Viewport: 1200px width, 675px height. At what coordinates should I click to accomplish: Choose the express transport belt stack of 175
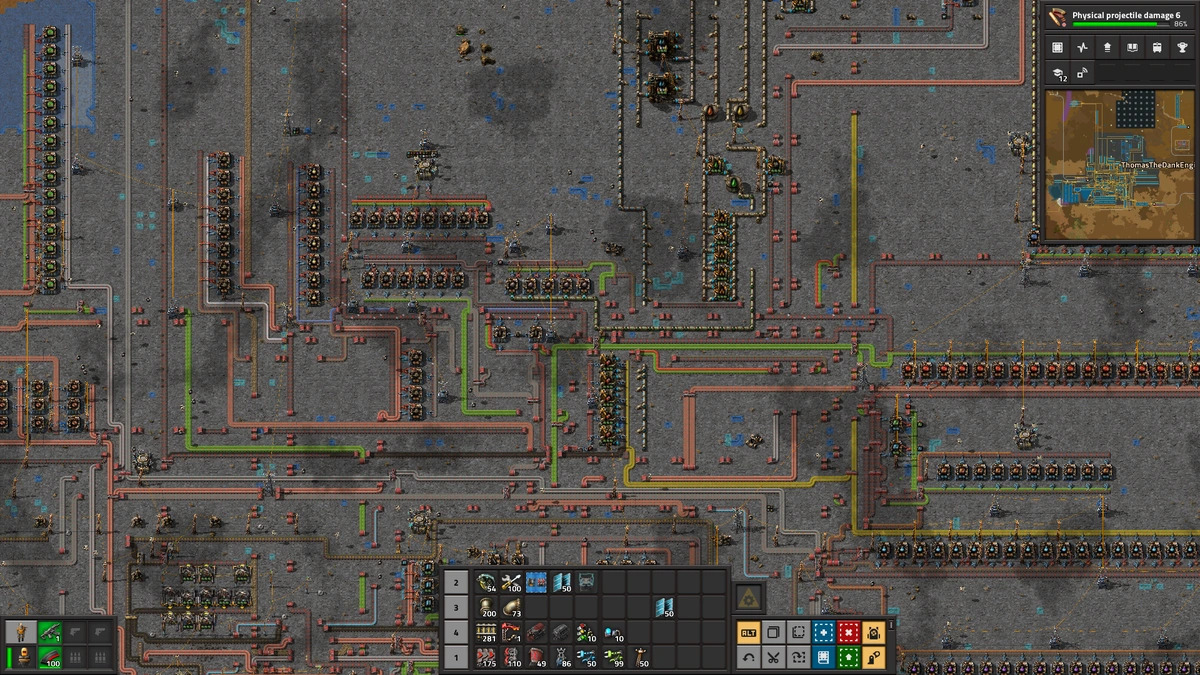(x=487, y=657)
